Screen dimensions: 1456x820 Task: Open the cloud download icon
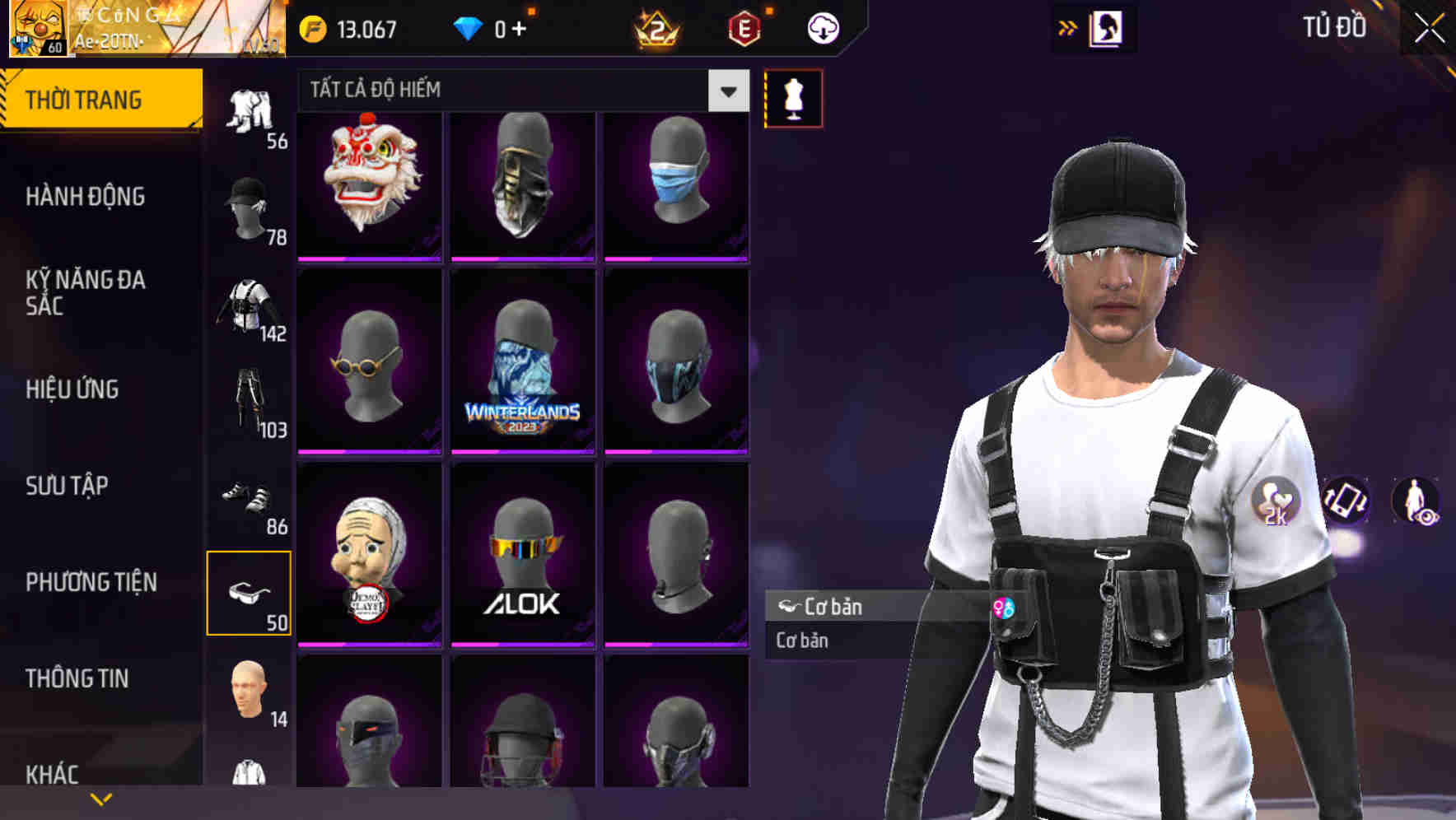tap(822, 27)
